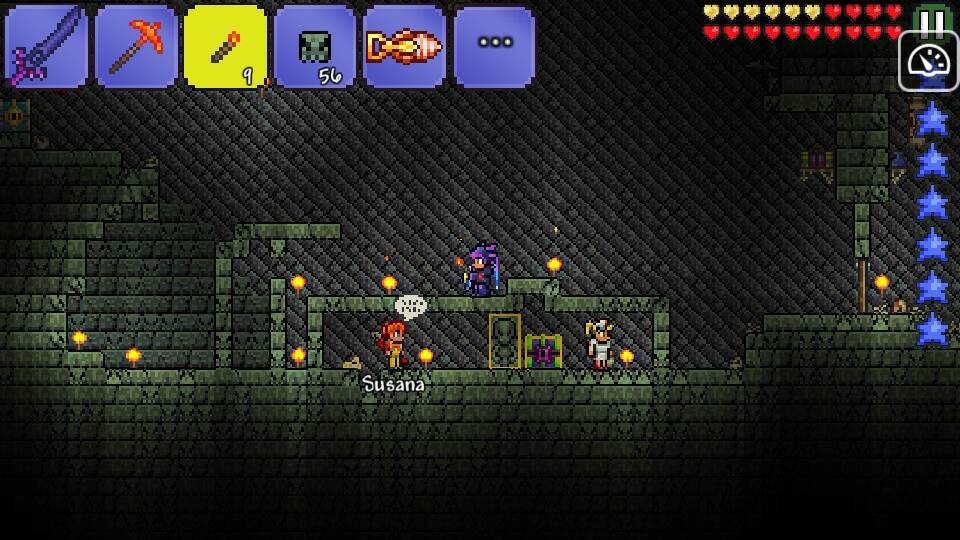Screen dimensions: 960x540
Task: Pause the game with the green pause button
Action: pos(932,18)
